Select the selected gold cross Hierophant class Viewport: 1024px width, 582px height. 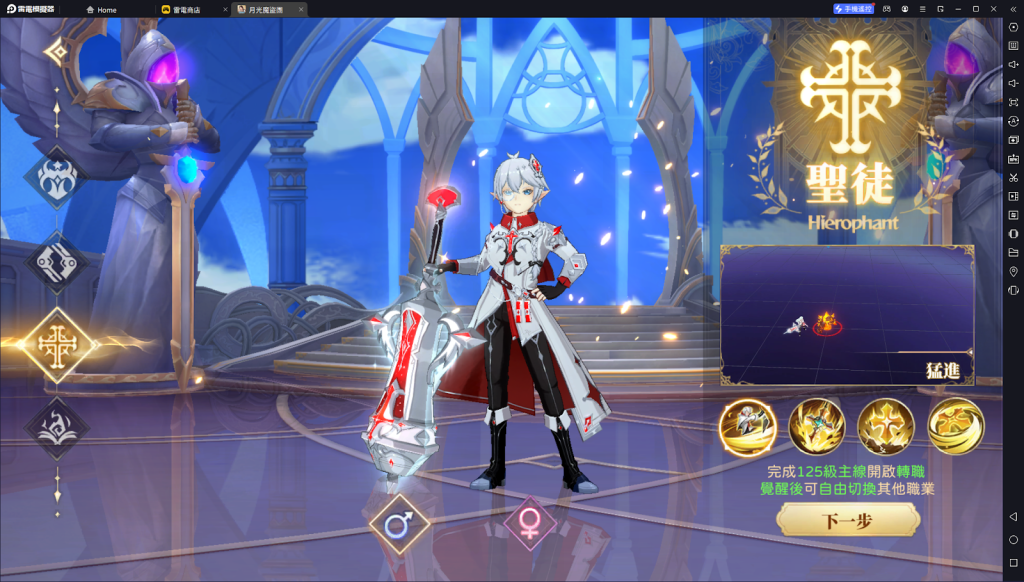(56, 344)
